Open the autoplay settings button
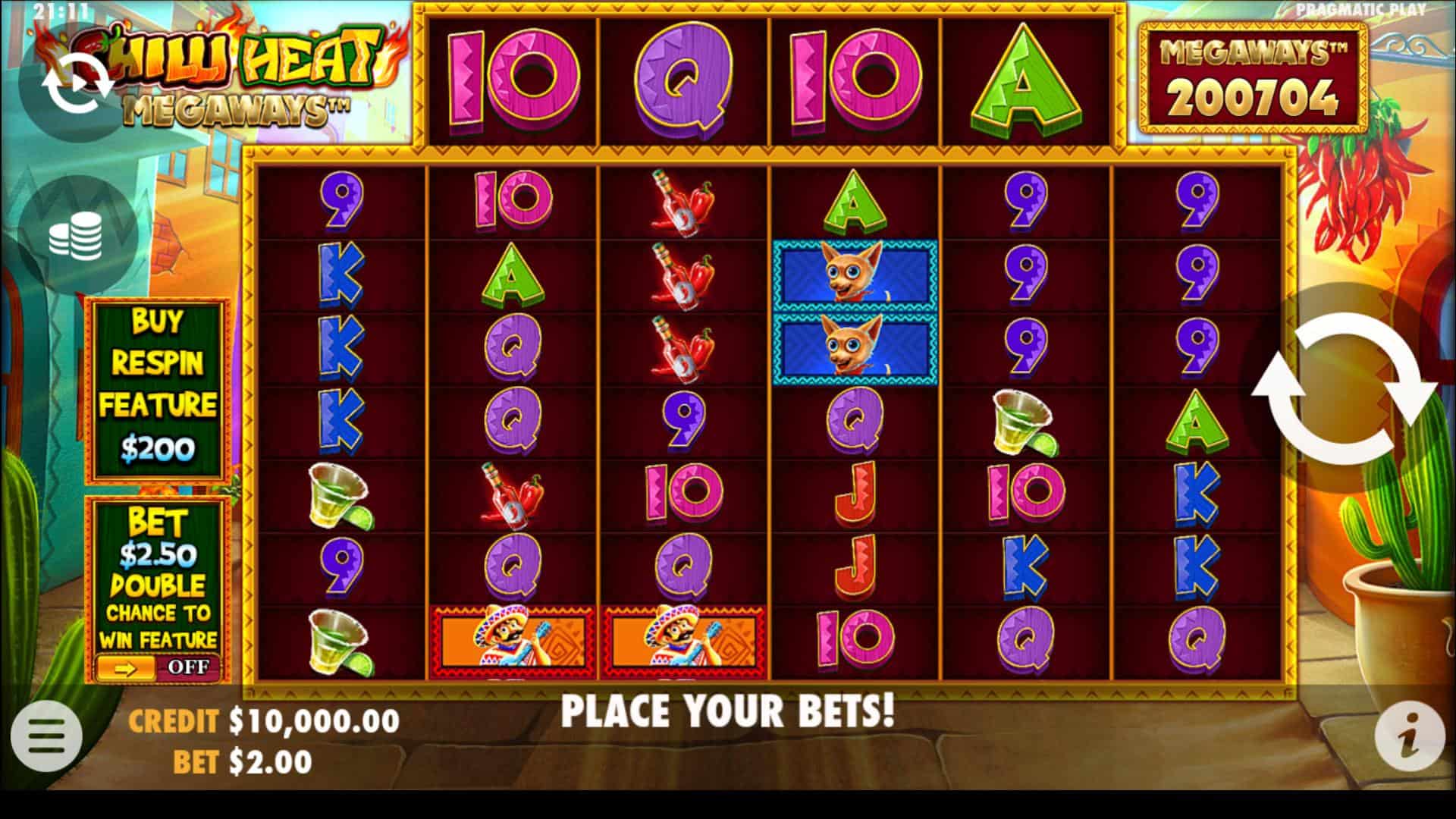This screenshot has width=1456, height=819. click(77, 85)
